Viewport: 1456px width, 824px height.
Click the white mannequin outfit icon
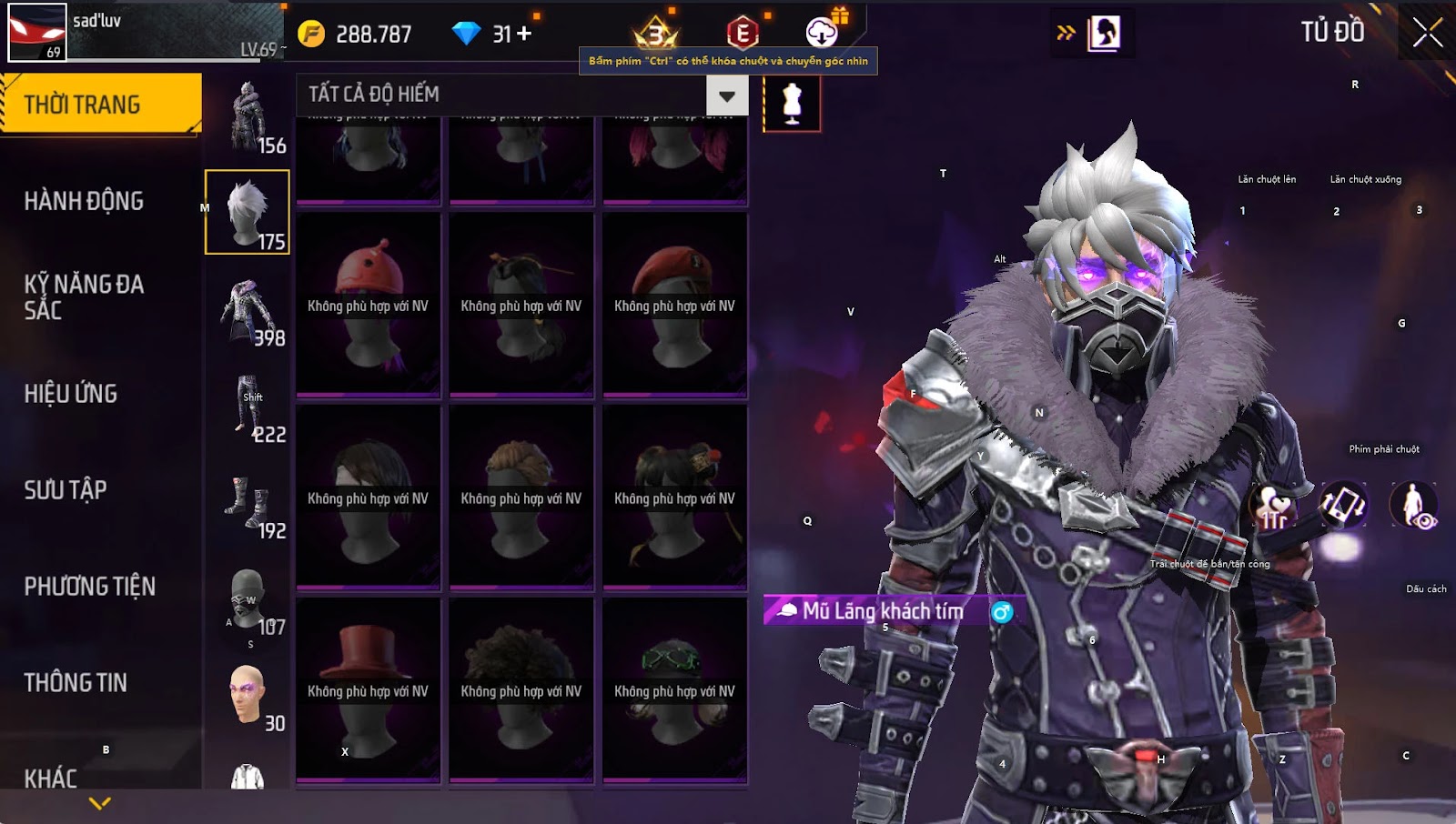792,103
